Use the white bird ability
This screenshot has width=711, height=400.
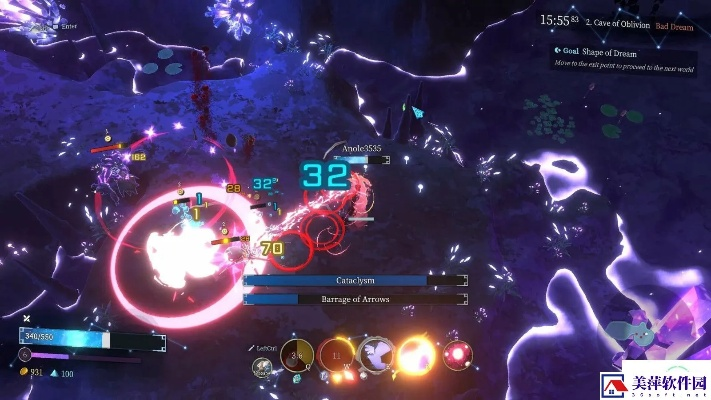[376, 355]
